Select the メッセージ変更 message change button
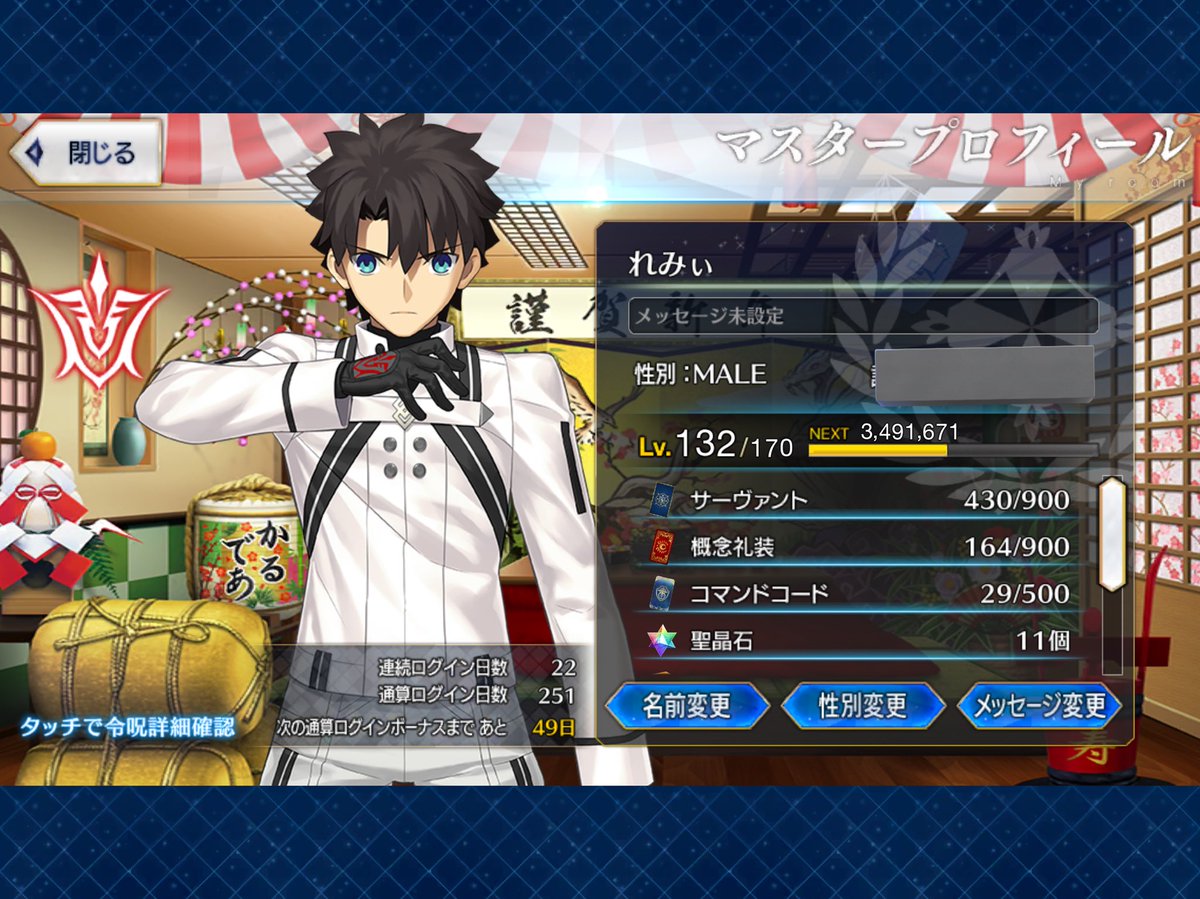The width and height of the screenshot is (1200, 899). pyautogui.click(x=1039, y=706)
